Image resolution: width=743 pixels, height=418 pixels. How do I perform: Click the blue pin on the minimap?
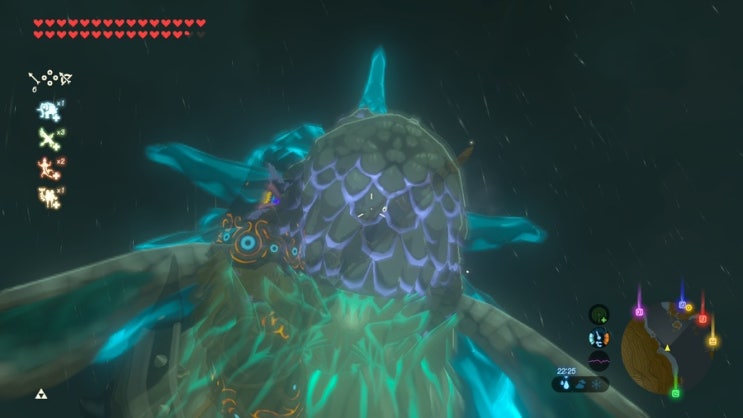tap(682, 304)
